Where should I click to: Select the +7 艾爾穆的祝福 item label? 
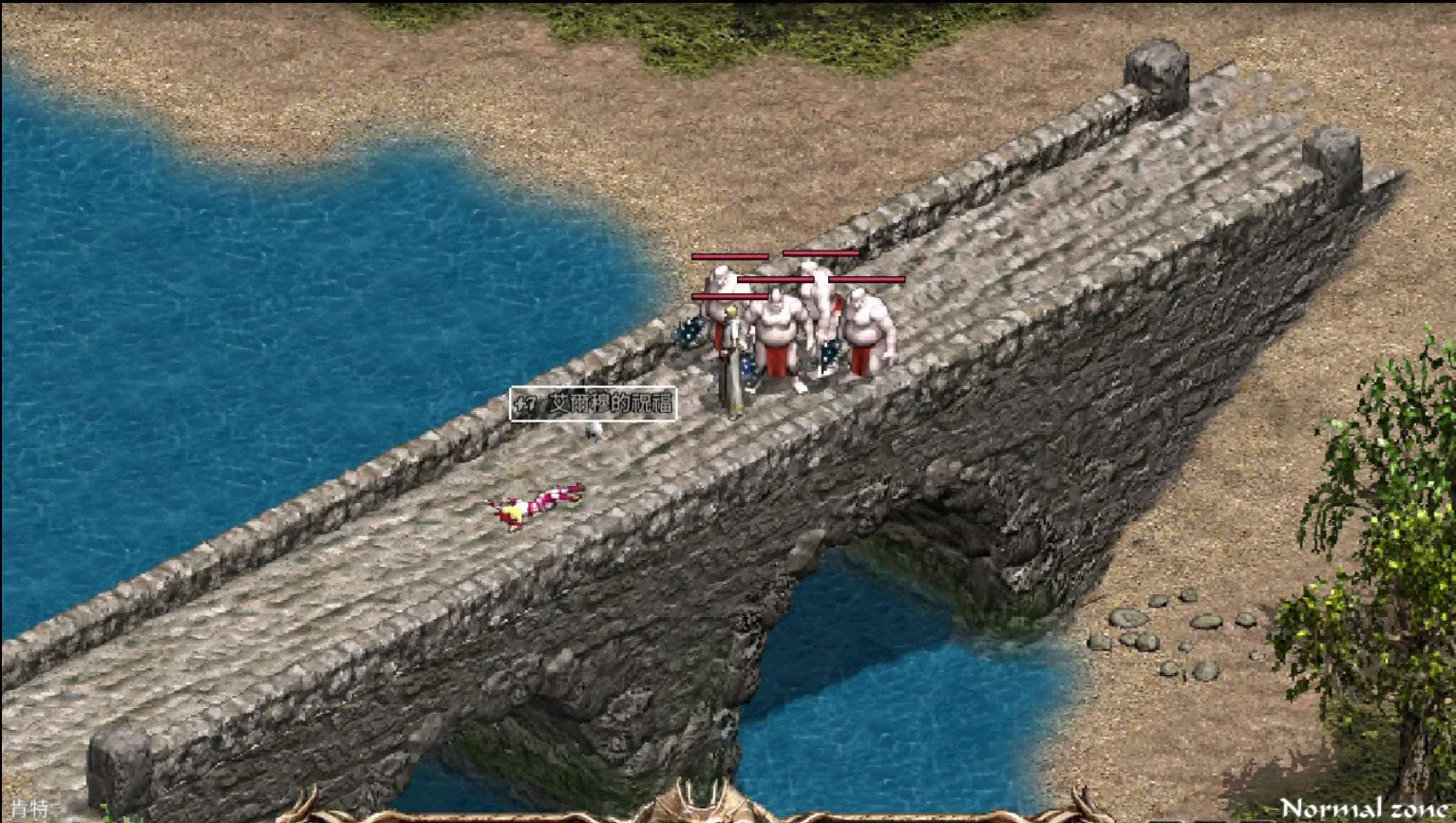594,404
